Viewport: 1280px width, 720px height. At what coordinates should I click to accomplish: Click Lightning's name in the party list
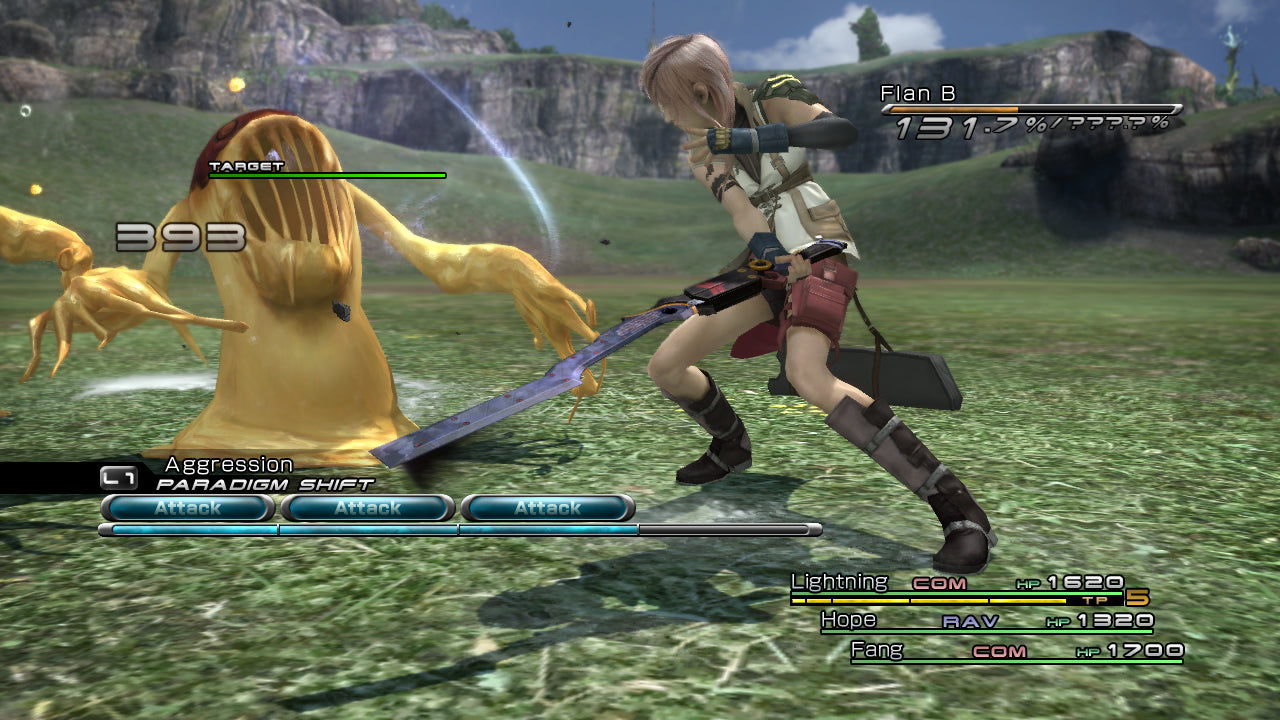coord(838,581)
